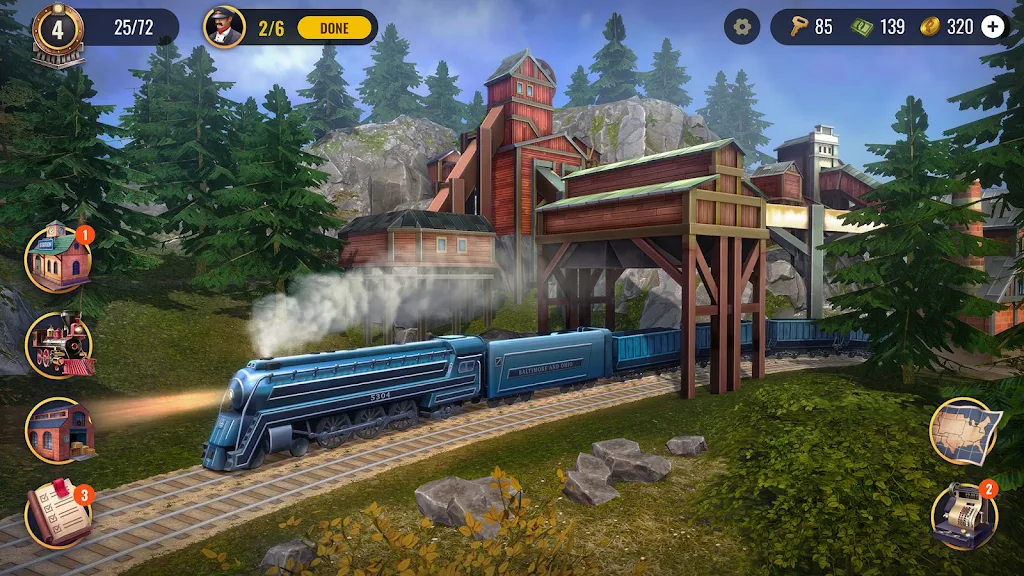Image resolution: width=1024 pixels, height=576 pixels.
Task: Select the conductor portrait icon
Action: (224, 27)
